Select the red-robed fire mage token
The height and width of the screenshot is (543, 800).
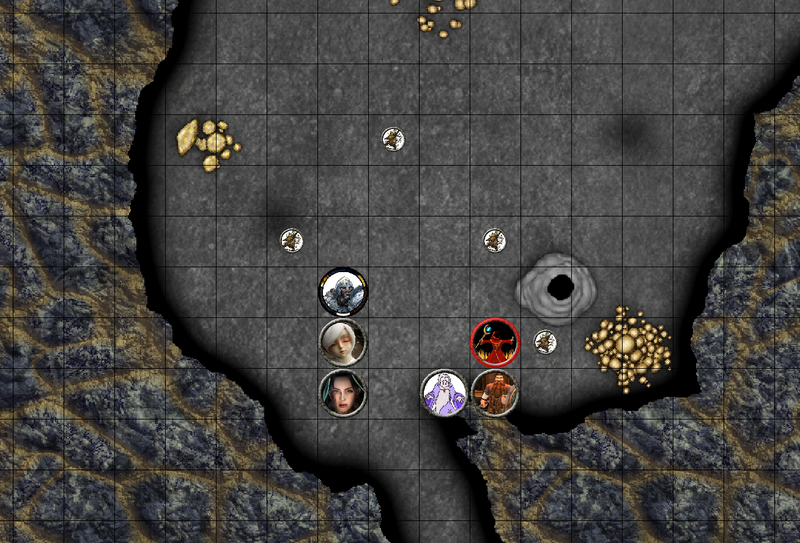tap(495, 342)
